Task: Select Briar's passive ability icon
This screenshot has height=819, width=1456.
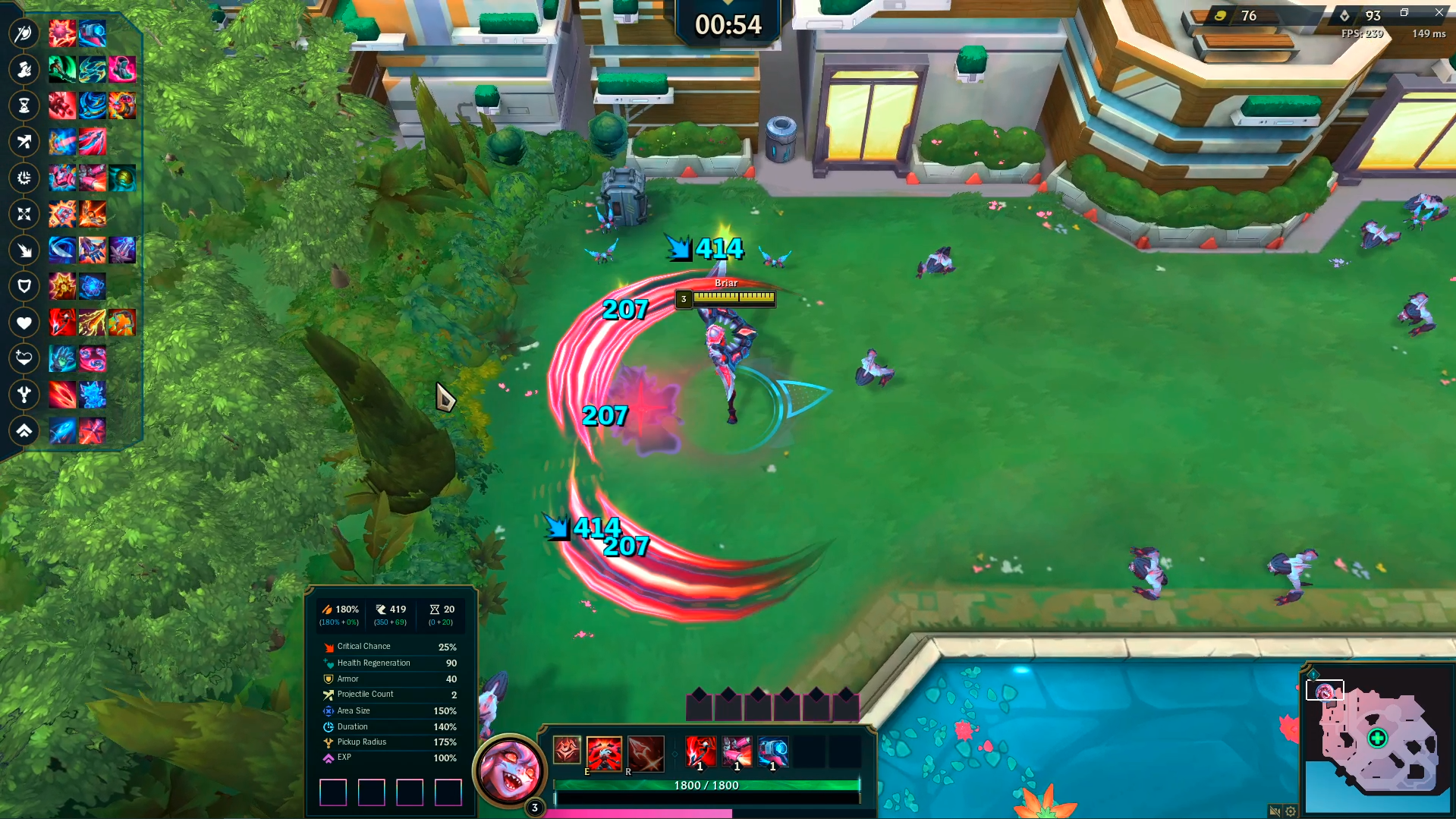Action: (567, 751)
